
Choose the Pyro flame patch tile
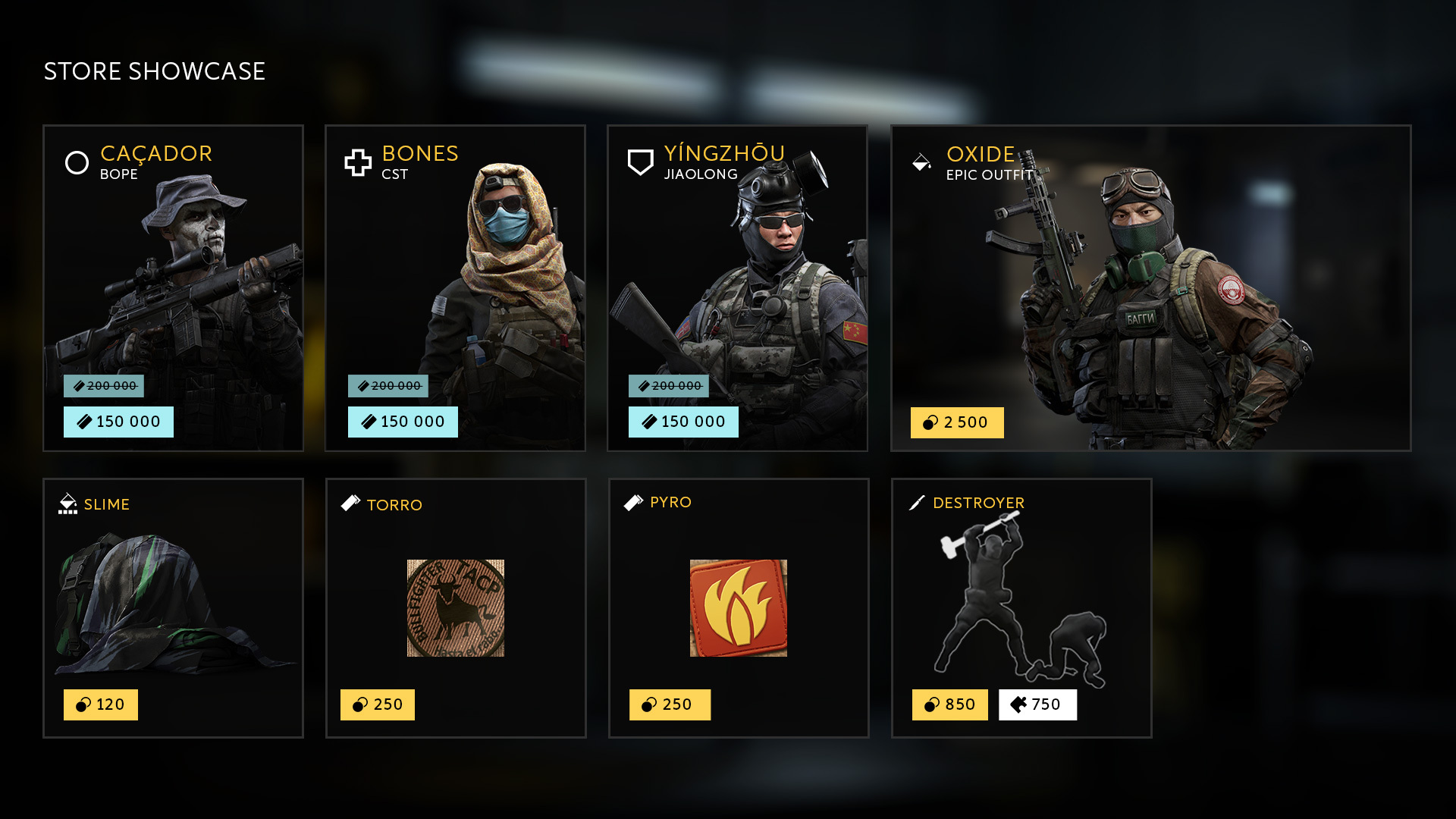click(738, 608)
